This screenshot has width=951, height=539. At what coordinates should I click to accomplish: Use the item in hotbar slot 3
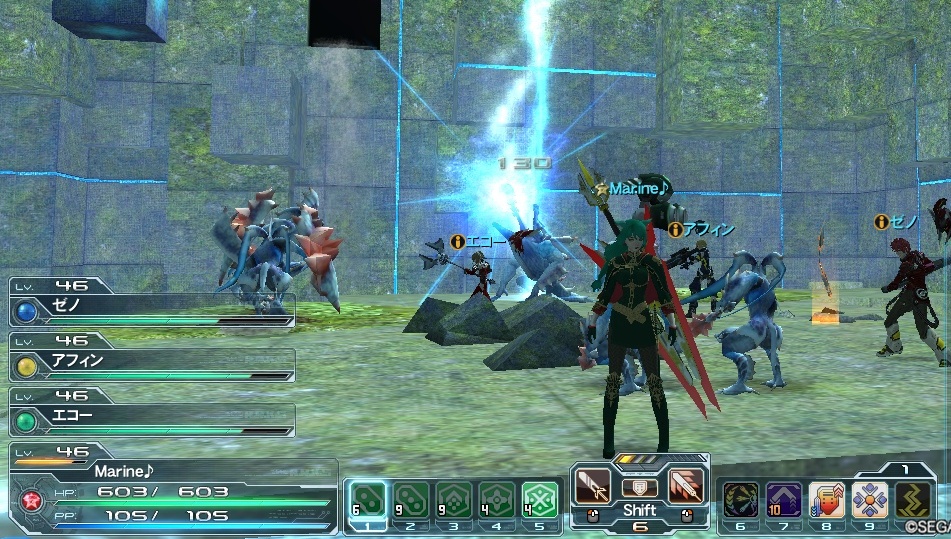453,498
